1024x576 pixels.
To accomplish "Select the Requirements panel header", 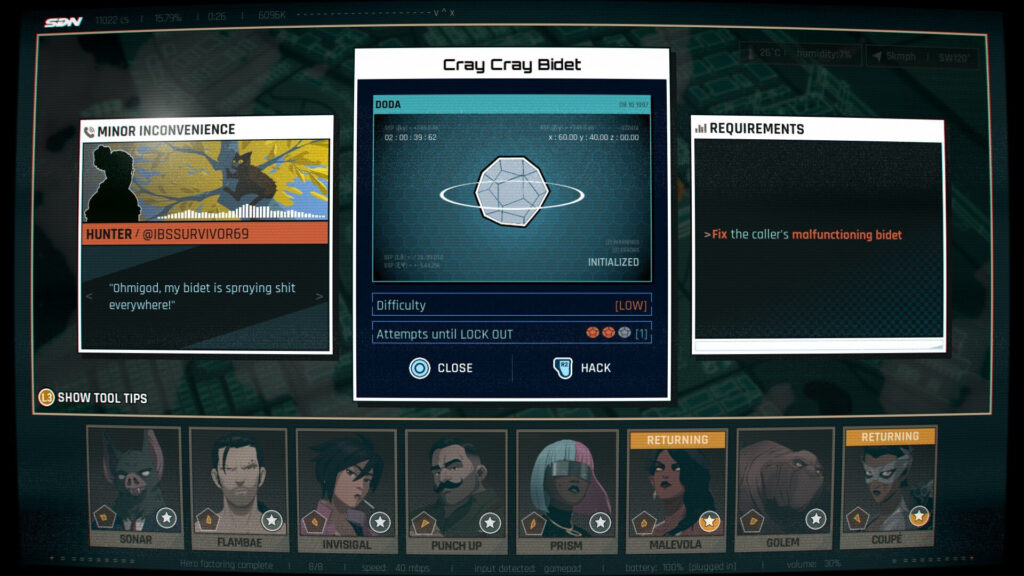I will (756, 129).
